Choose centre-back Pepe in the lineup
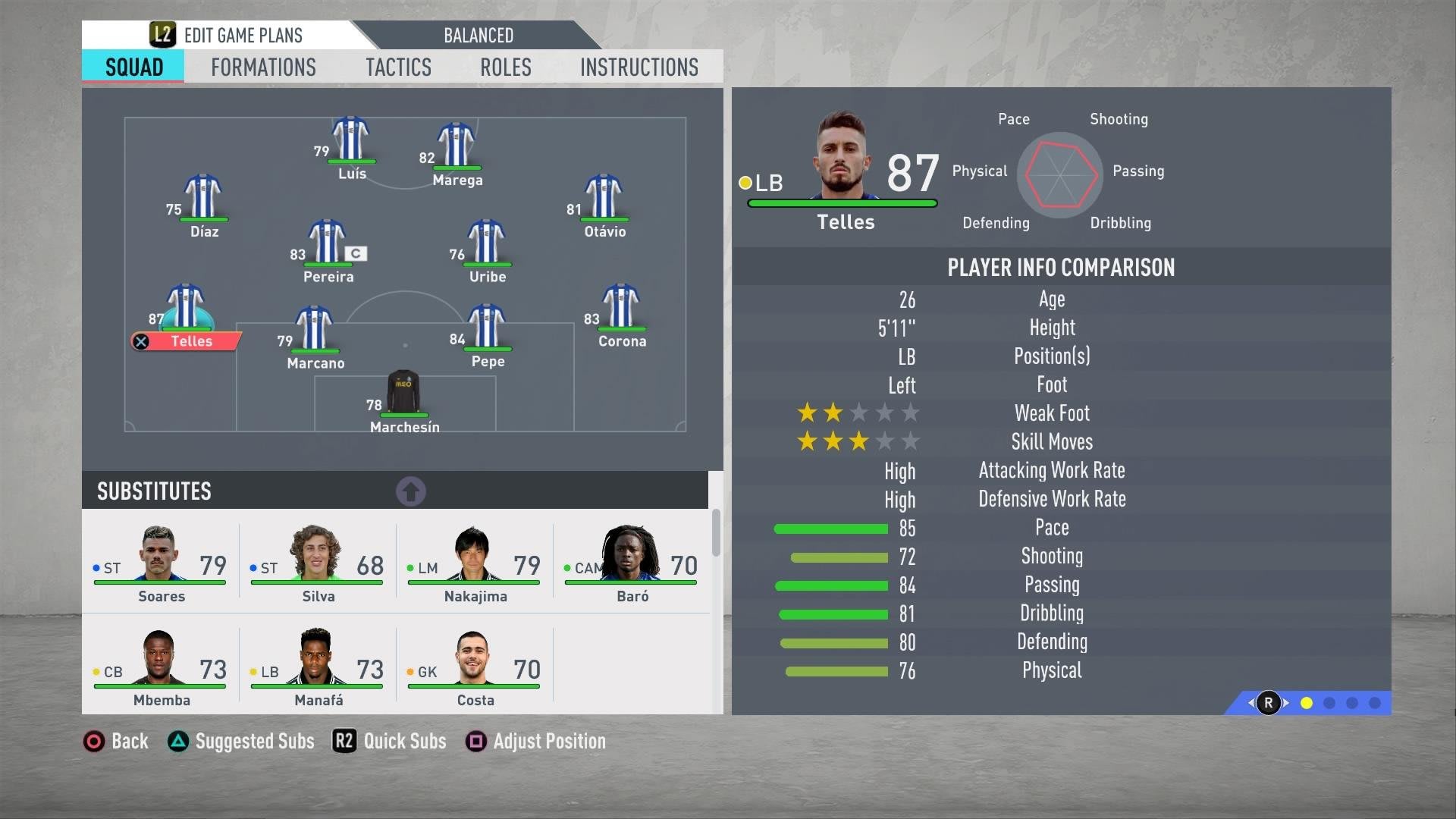1456x819 pixels. point(487,328)
